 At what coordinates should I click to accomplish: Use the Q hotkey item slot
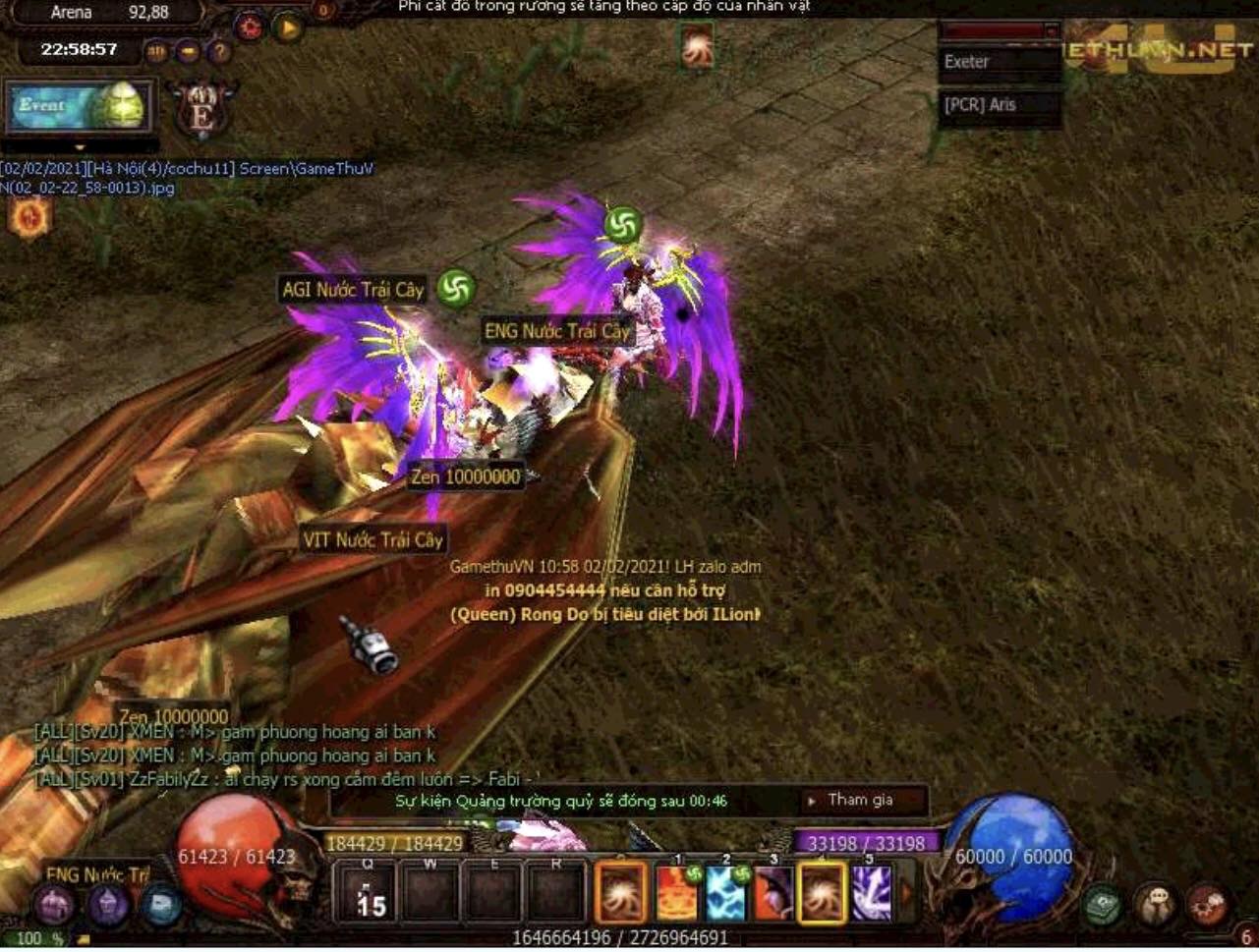point(370,893)
